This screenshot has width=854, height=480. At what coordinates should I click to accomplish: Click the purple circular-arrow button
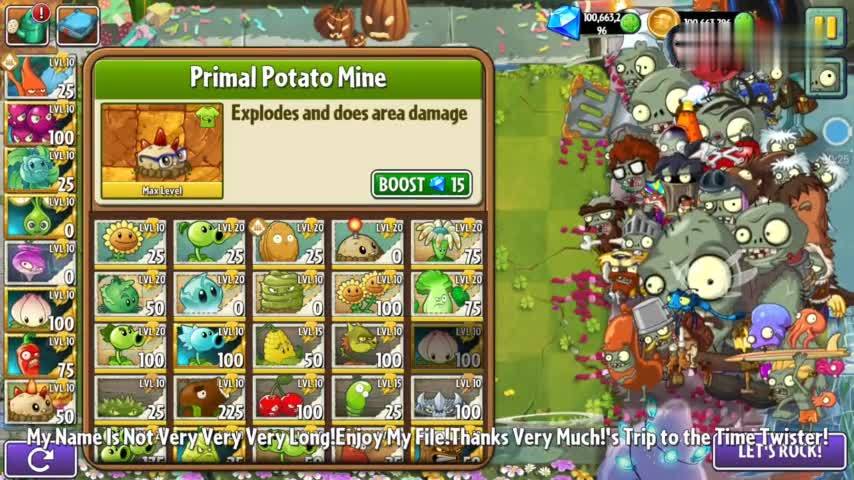pos(40,460)
